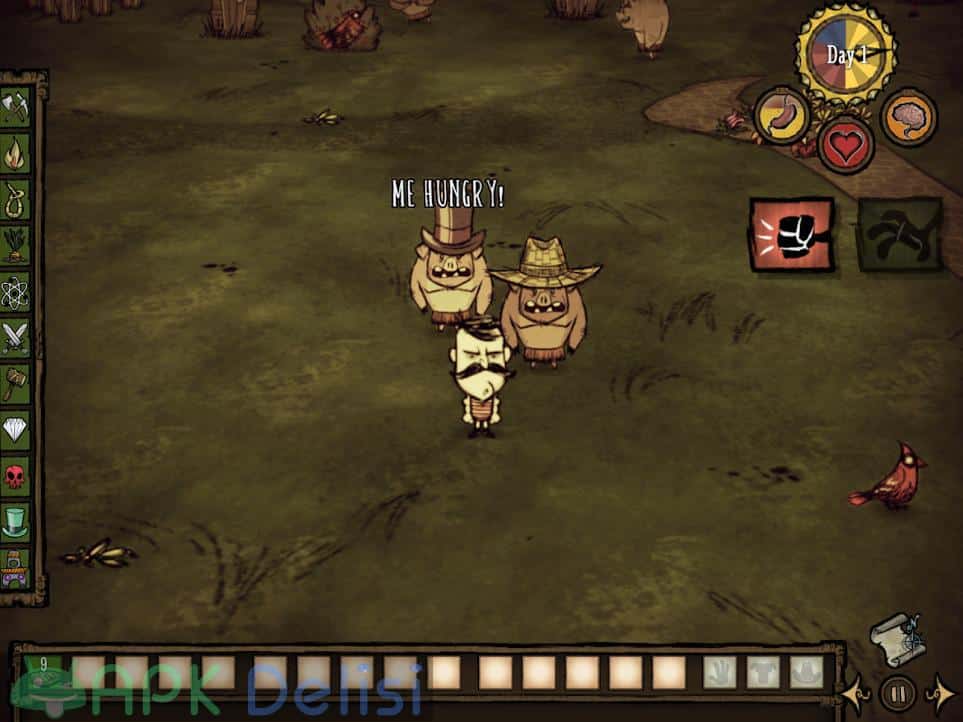
Task: Open the Fight crafting tab with crossed swords
Action: tap(16, 338)
